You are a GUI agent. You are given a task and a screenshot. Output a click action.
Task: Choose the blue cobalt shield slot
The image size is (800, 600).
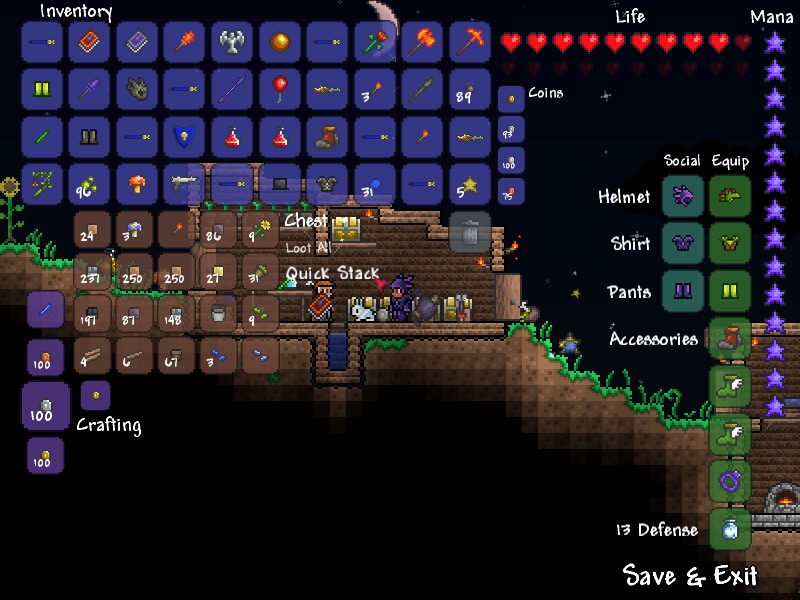pyautogui.click(x=184, y=136)
